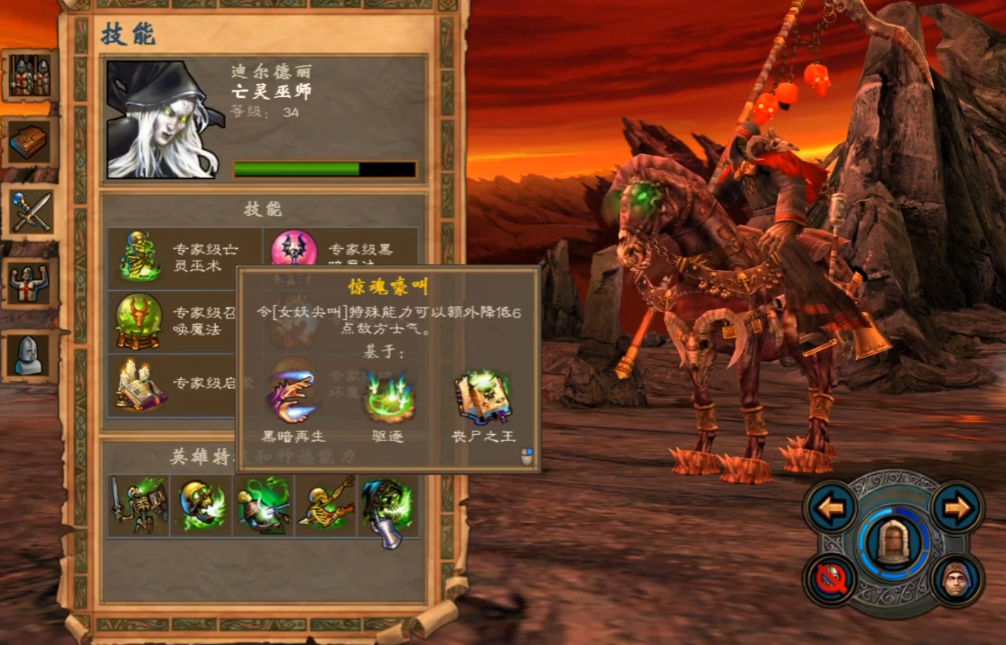Image resolution: width=1006 pixels, height=645 pixels.
Task: Switch to the spellbook tab
Action: (29, 143)
